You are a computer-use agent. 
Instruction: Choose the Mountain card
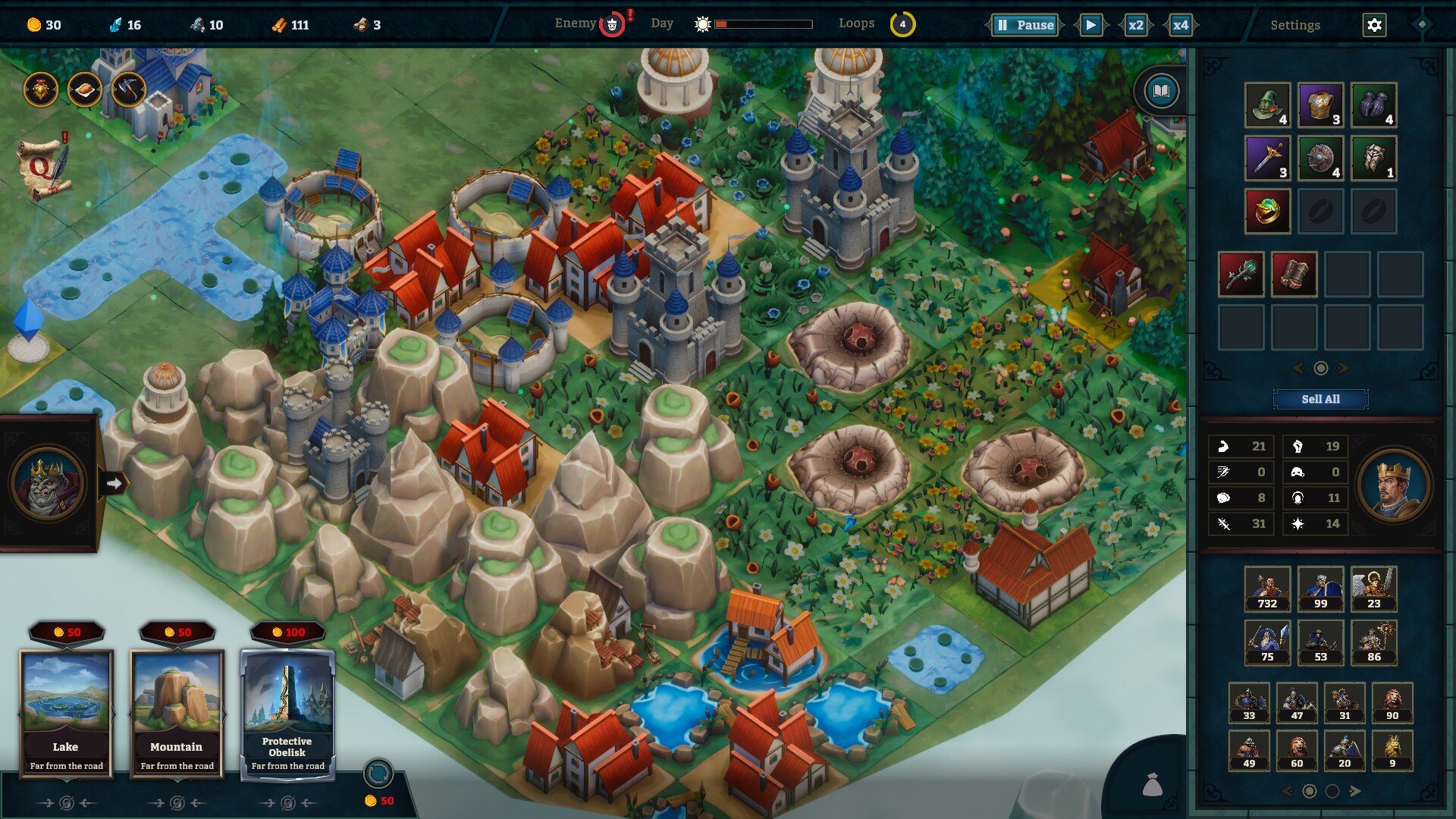pyautogui.click(x=177, y=713)
